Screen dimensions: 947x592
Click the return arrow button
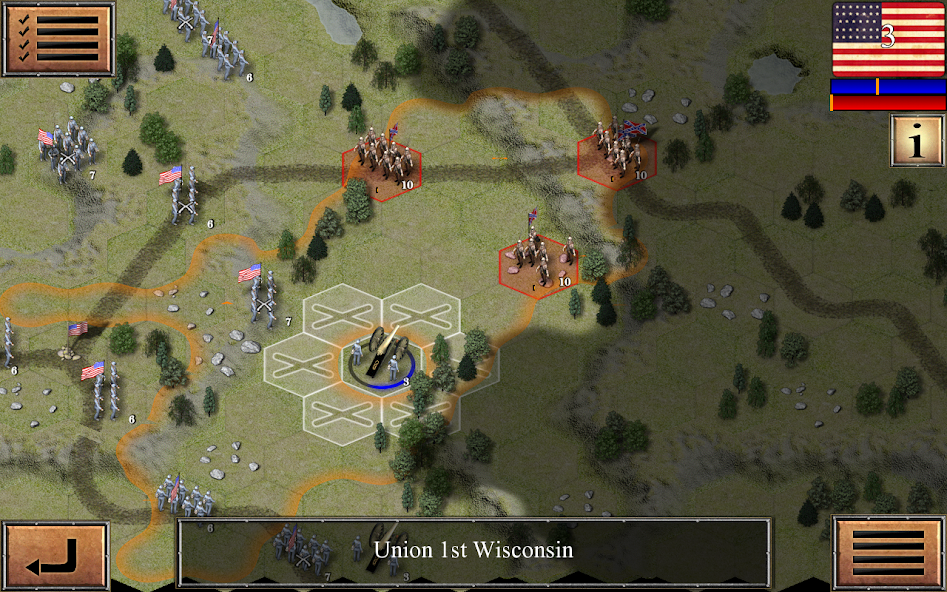[x=55, y=556]
